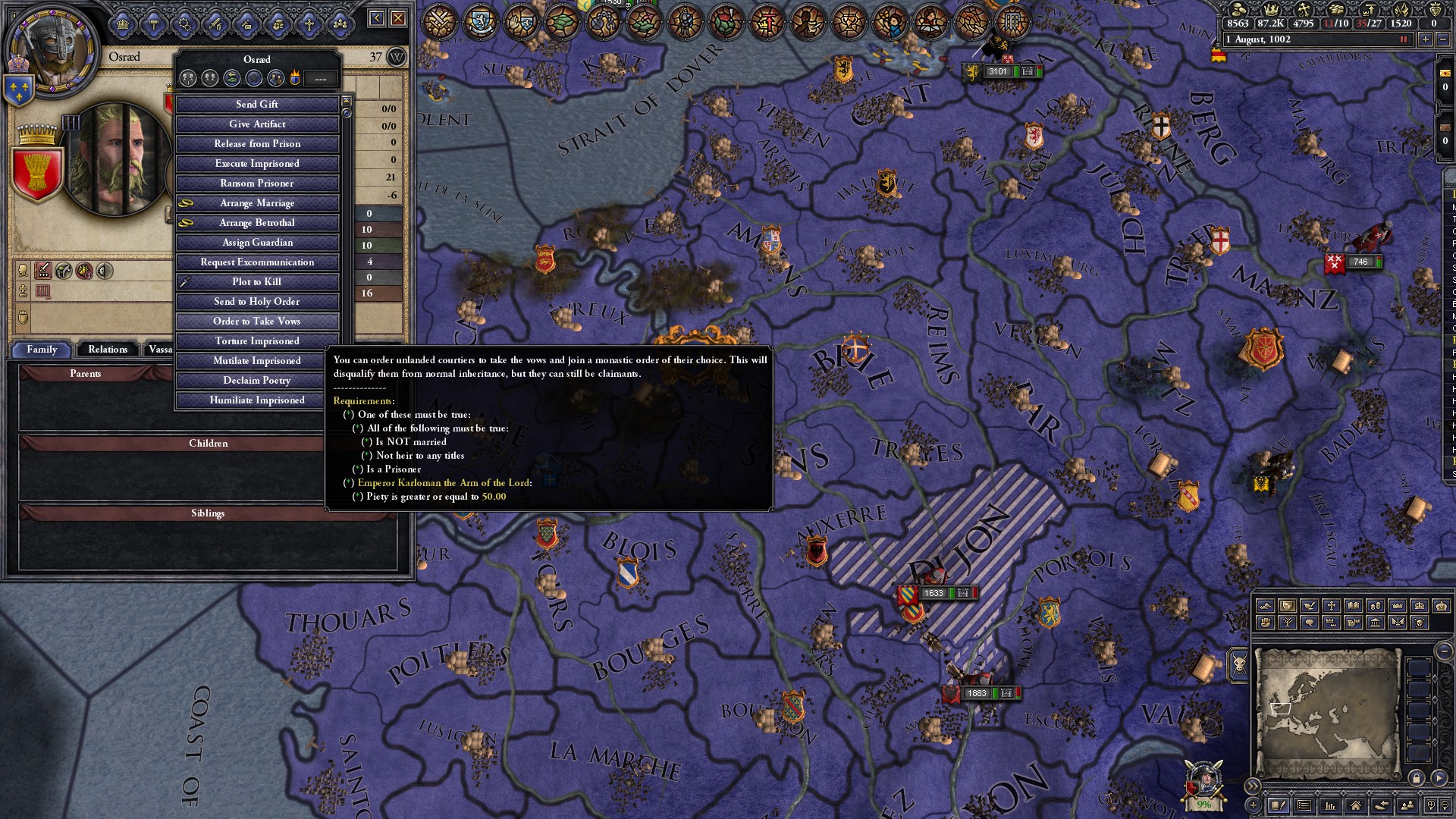Open Arrange Marriage for Osræd
Screen dimensions: 1456x819
click(257, 203)
